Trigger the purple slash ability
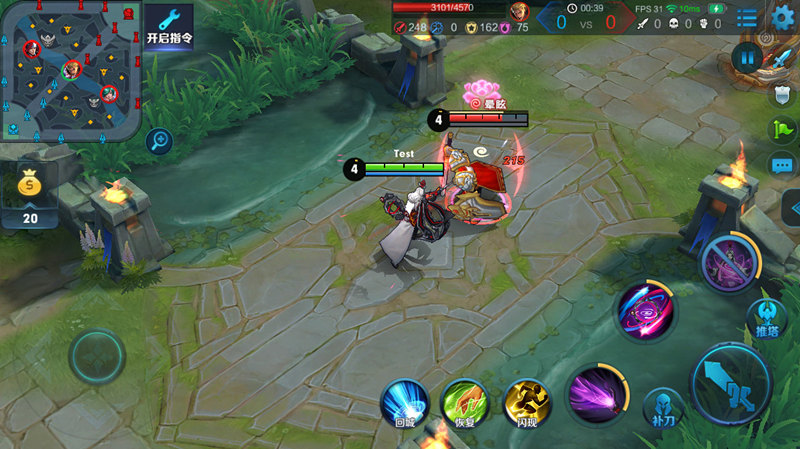 598,394
